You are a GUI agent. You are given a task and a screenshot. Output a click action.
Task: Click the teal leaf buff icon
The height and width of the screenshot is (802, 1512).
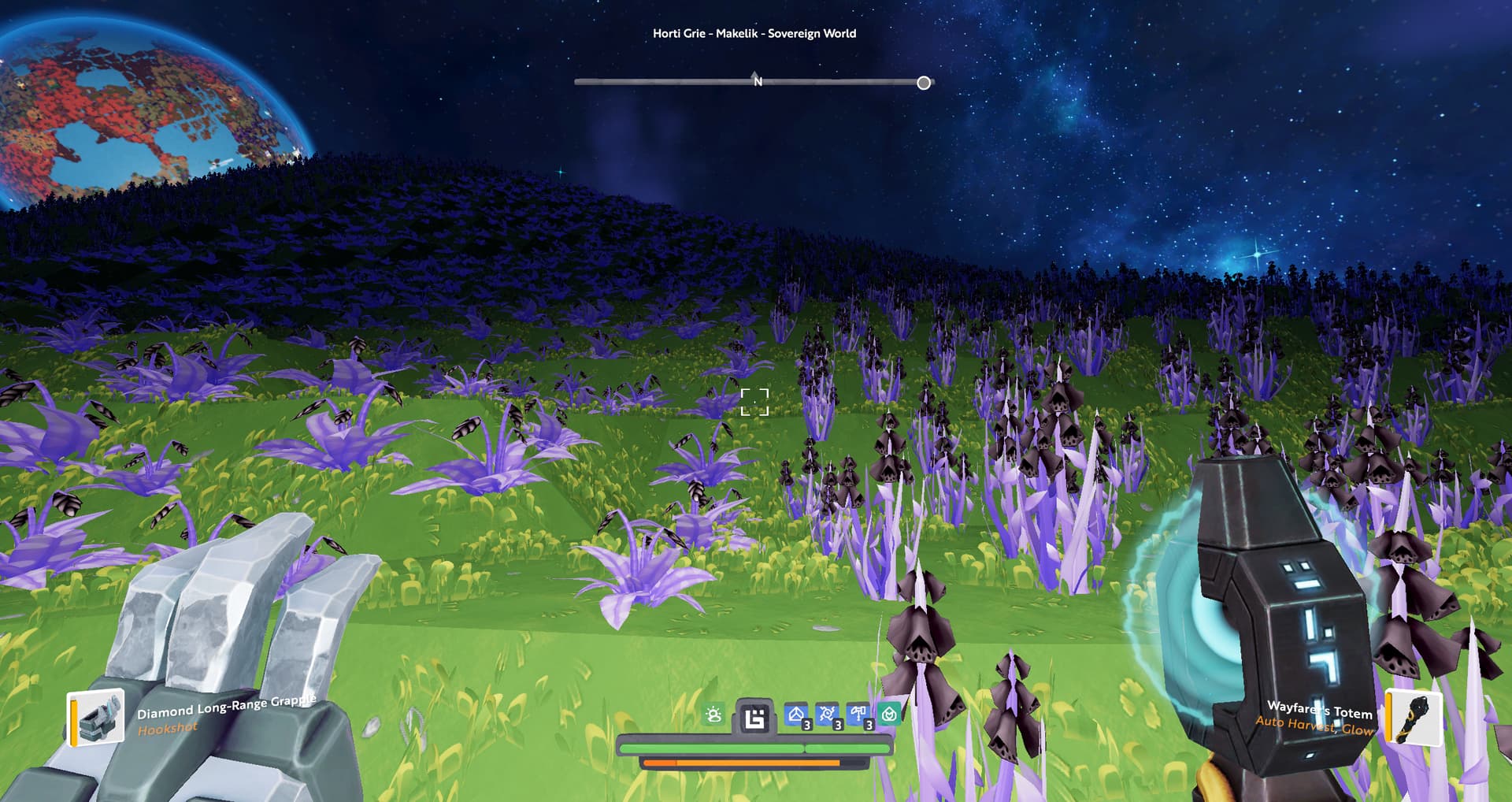coord(889,715)
